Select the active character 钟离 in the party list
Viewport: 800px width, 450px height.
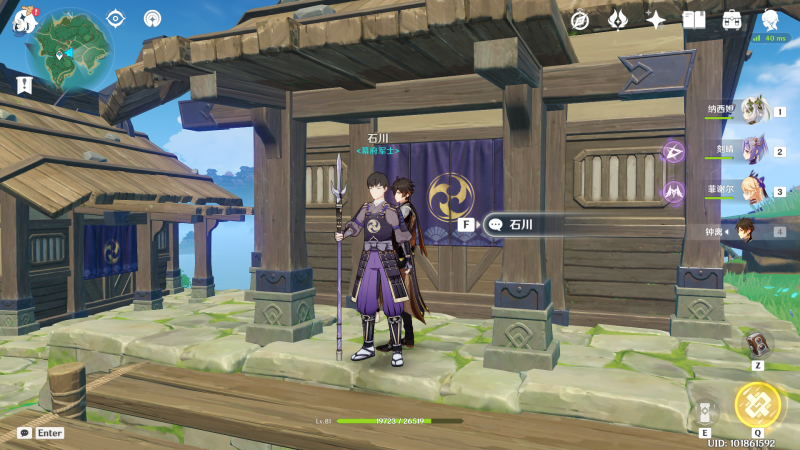click(x=748, y=231)
